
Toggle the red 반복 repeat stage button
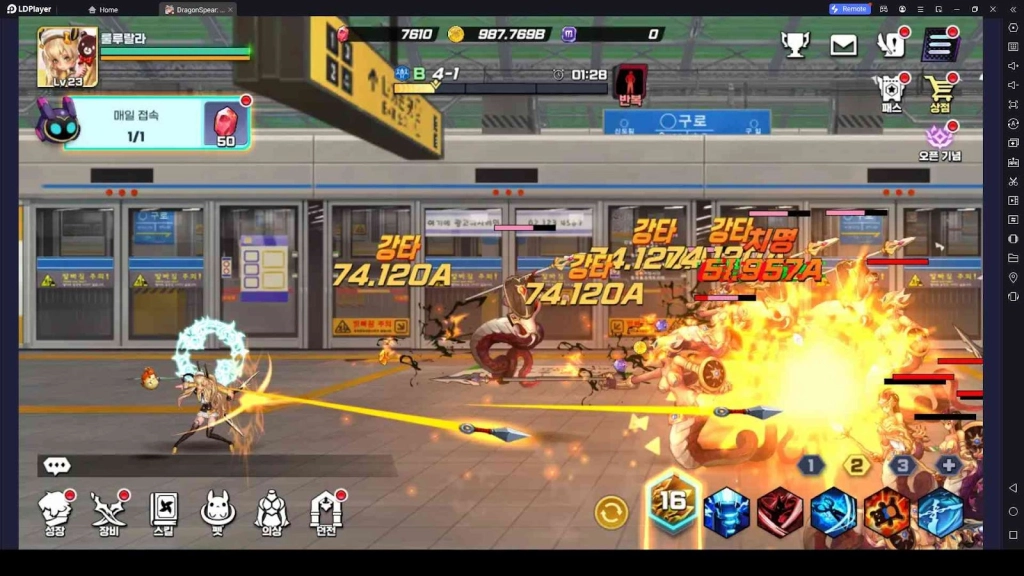(630, 84)
